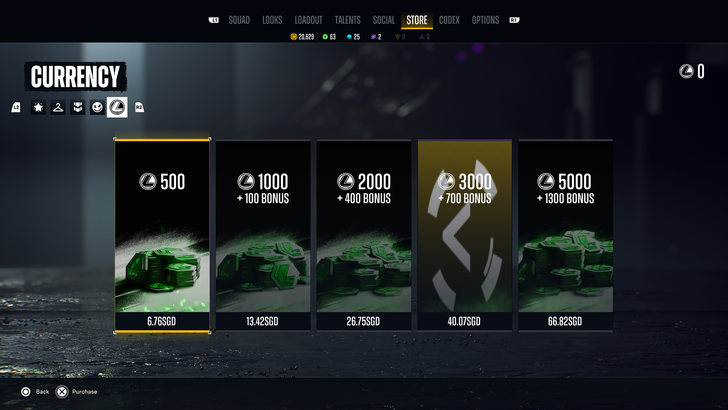This screenshot has width=728, height=410.
Task: Switch to the Looks tab
Action: tap(272, 20)
